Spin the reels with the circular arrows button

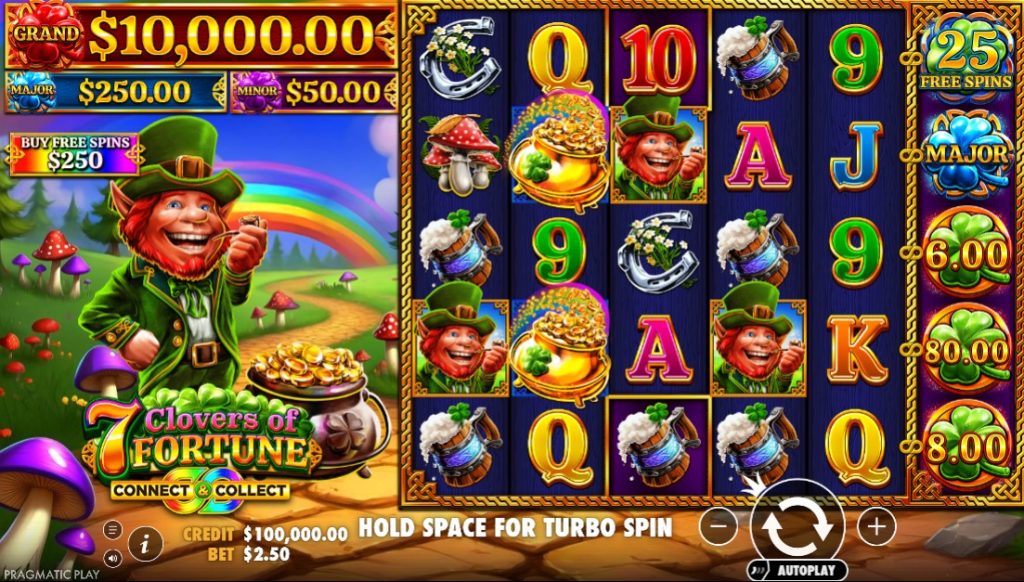pos(797,524)
